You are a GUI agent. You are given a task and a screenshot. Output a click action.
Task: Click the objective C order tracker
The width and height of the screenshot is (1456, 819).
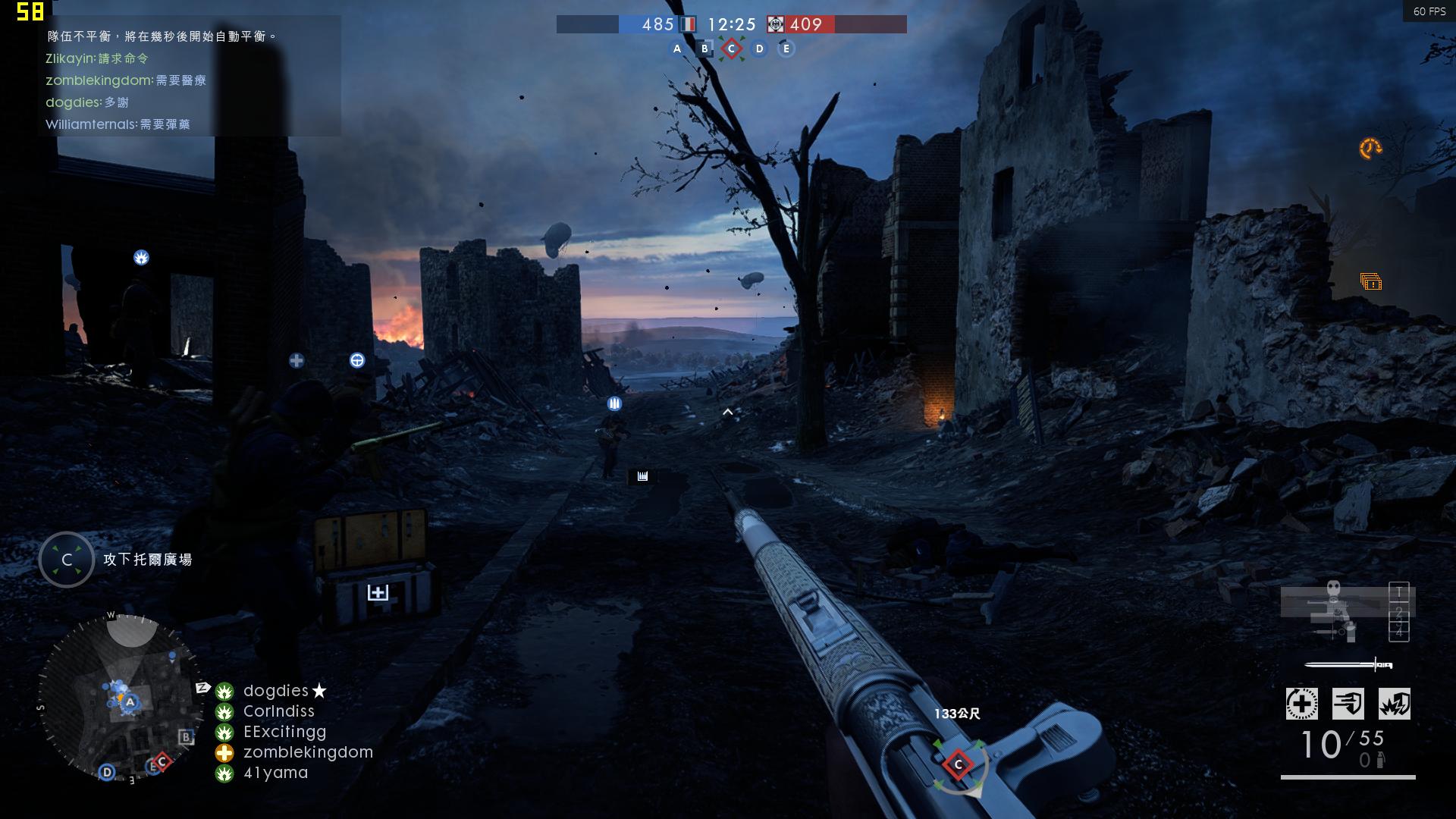pos(67,560)
